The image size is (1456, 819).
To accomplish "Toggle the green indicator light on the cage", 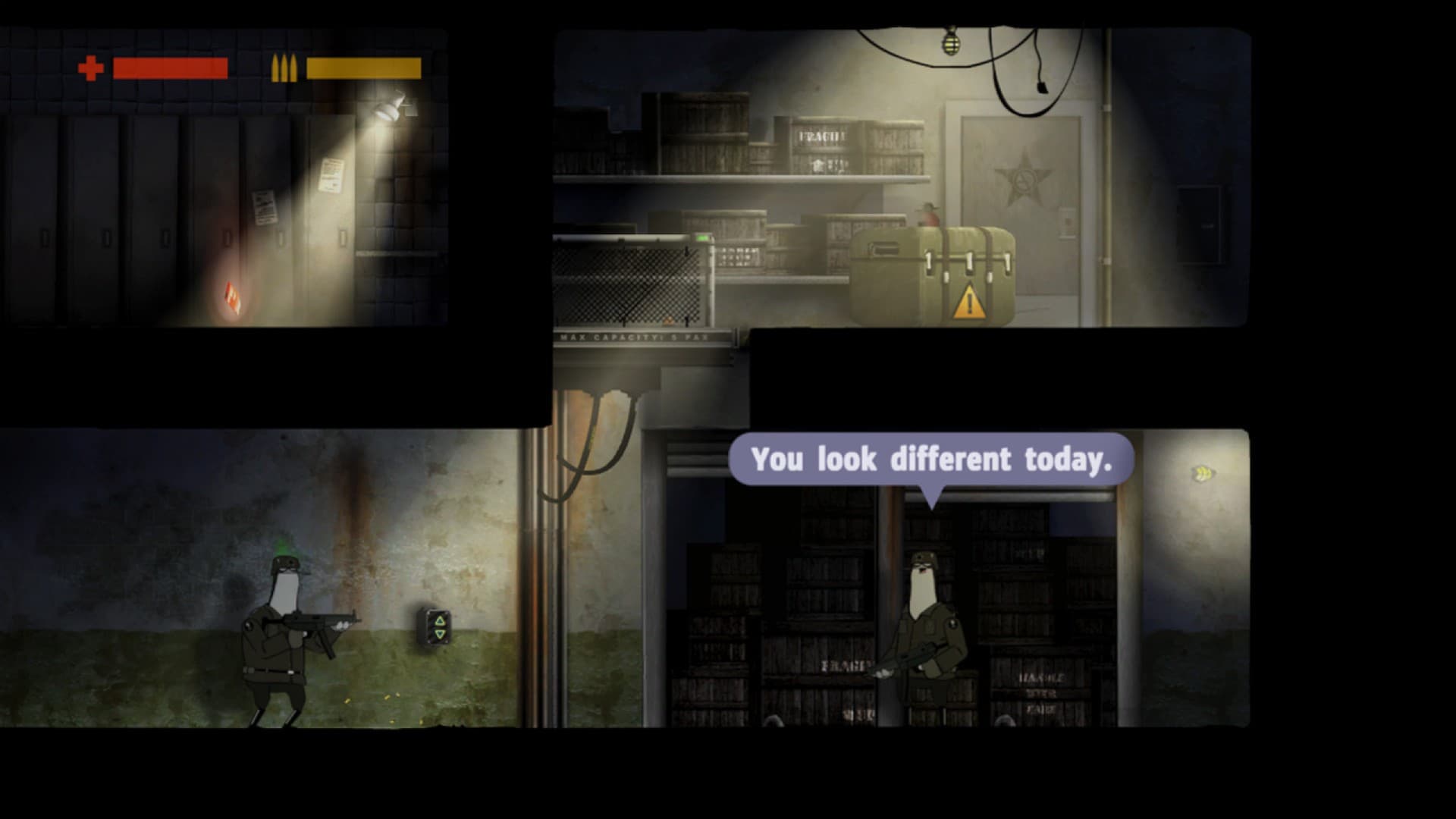I will point(702,237).
